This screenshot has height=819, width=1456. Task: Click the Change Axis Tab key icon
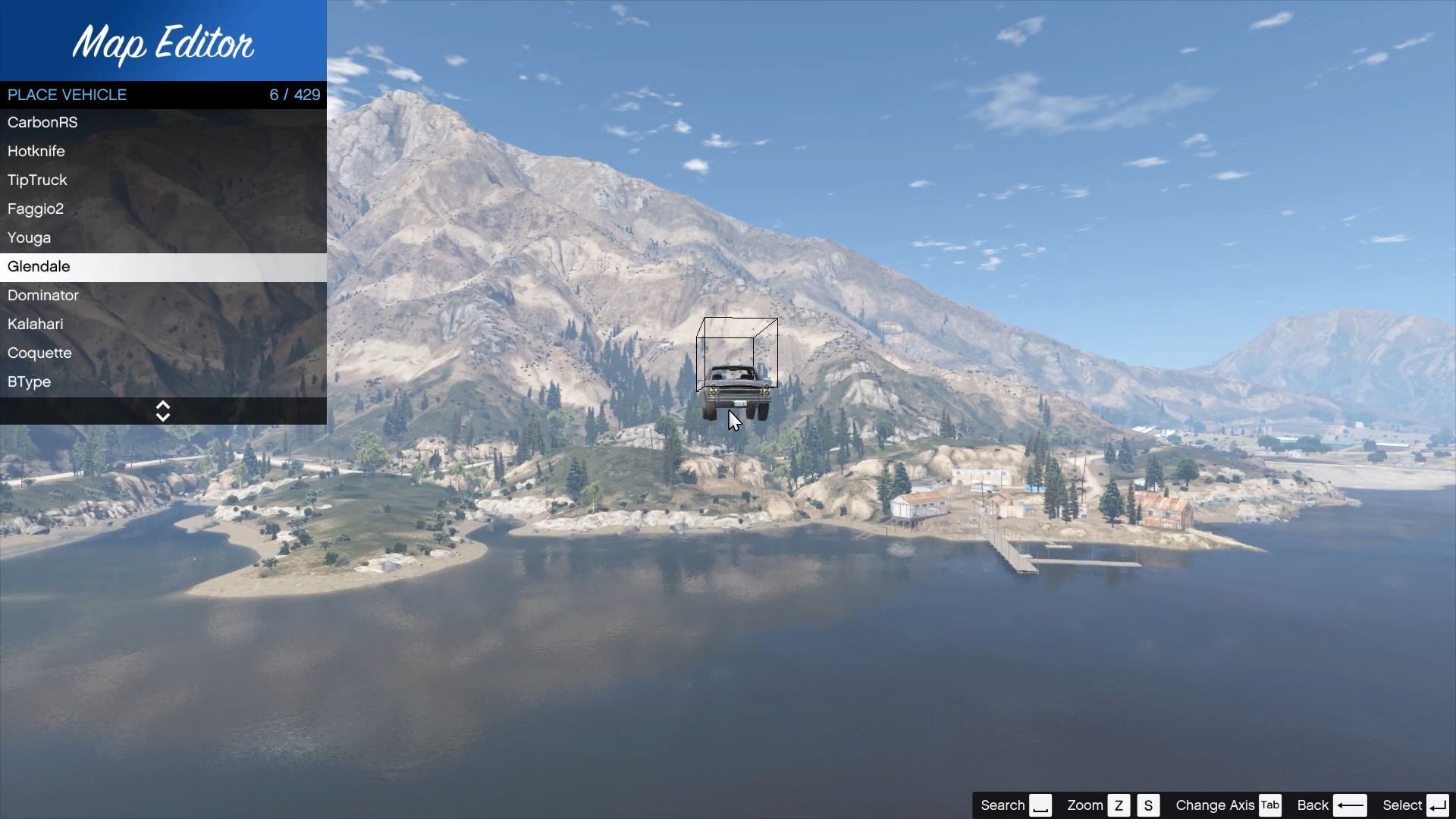(x=1271, y=805)
